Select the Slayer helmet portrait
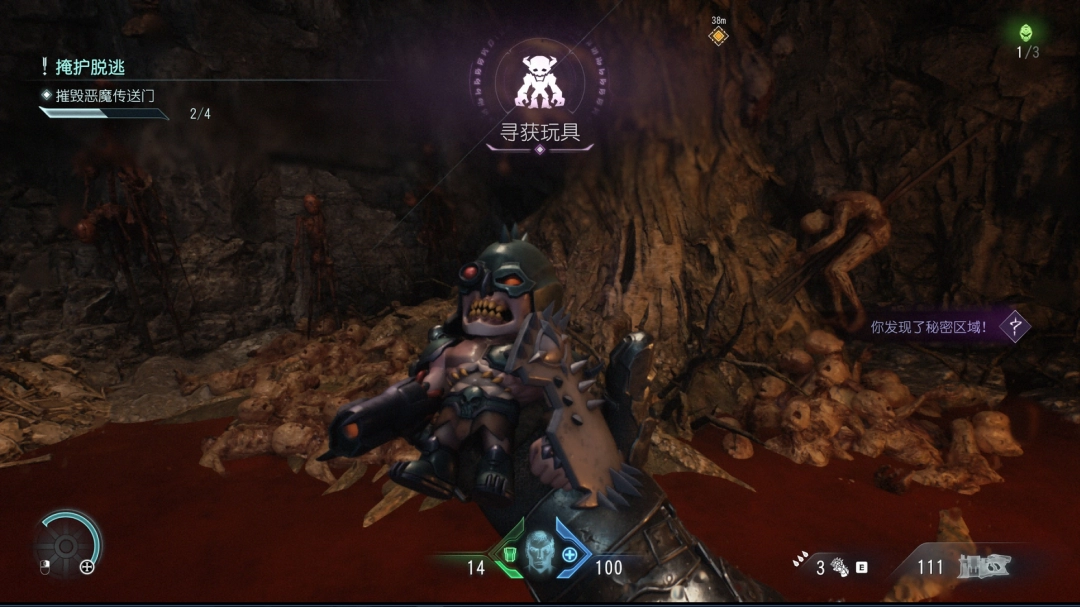The image size is (1080, 607). 540,548
